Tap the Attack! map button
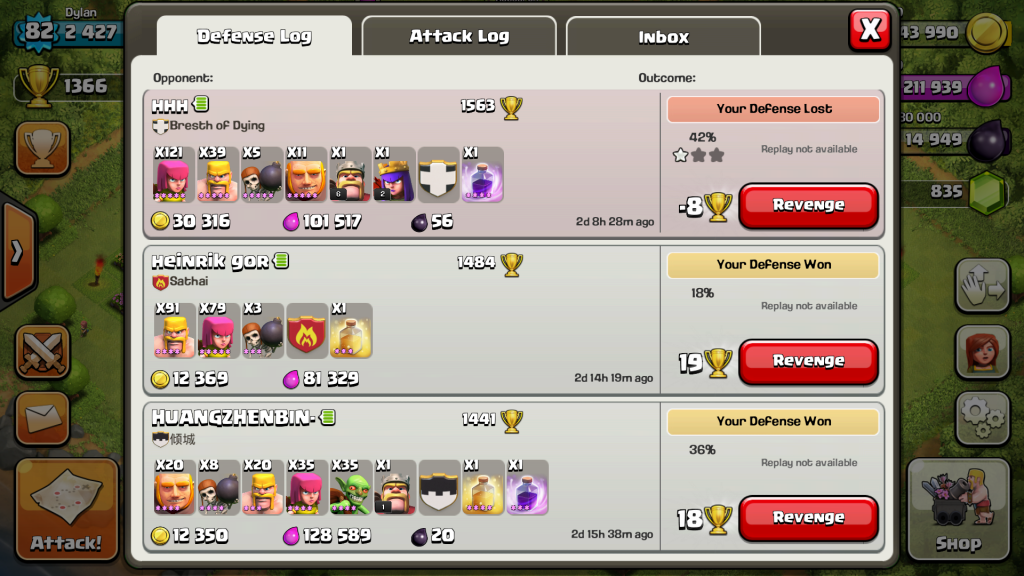This screenshot has width=1024, height=576. point(66,509)
